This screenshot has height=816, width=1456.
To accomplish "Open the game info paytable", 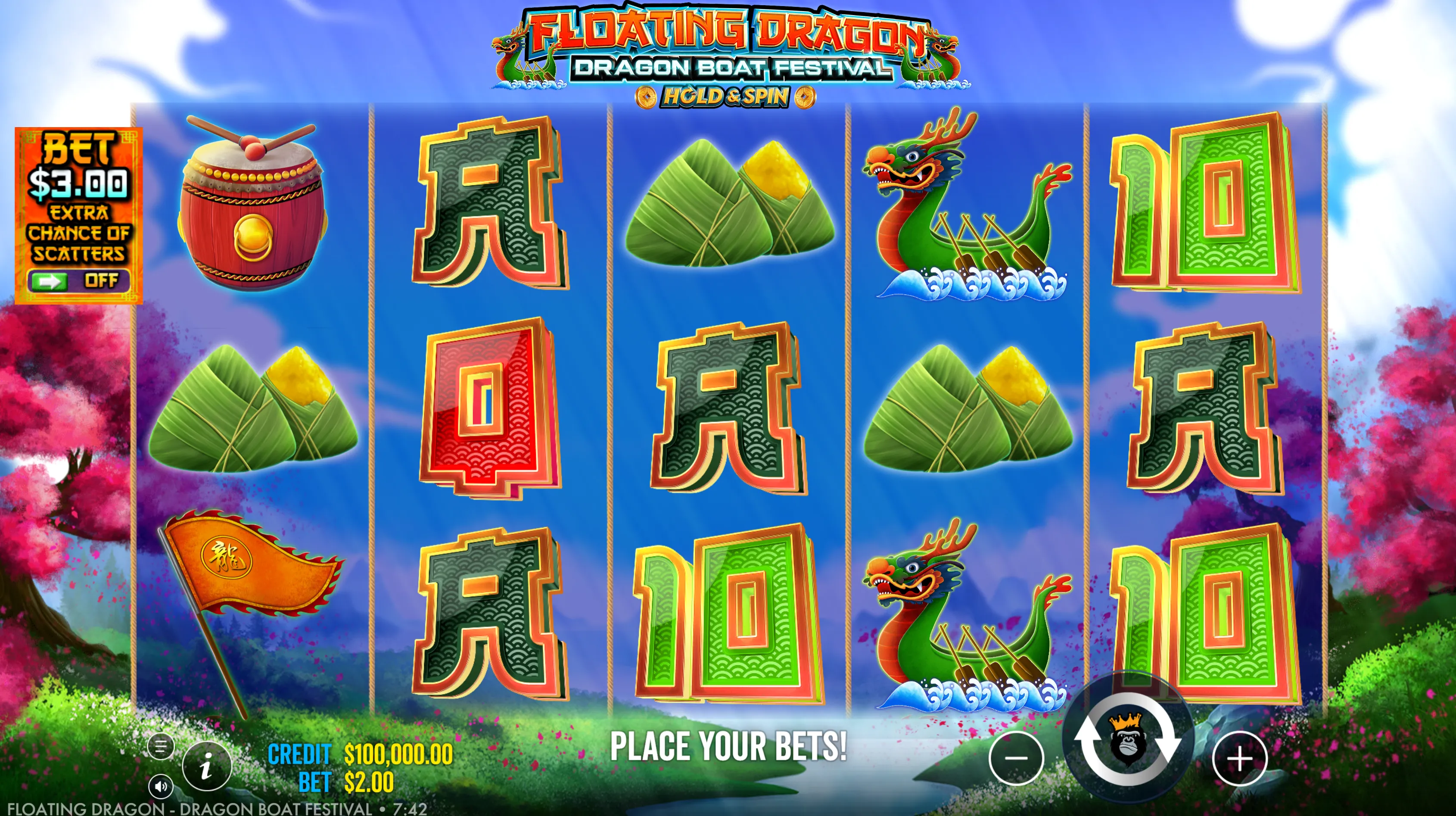I will click(x=206, y=766).
